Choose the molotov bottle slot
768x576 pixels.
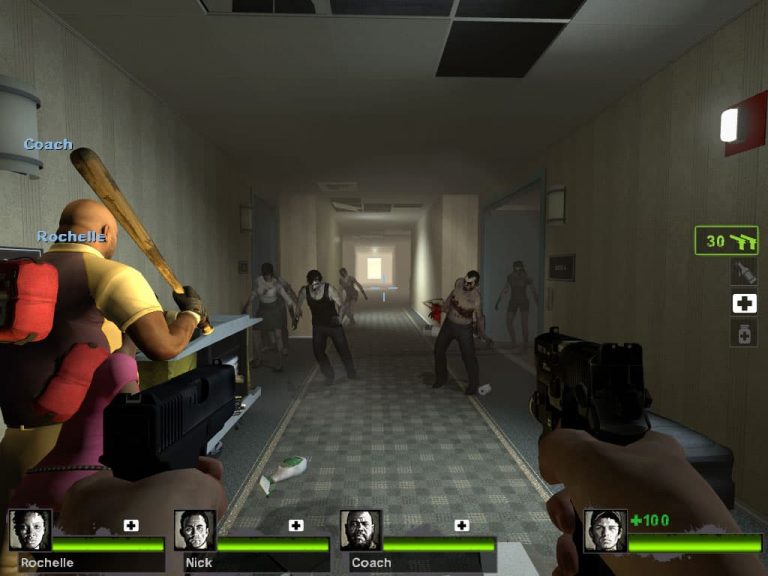[x=743, y=272]
